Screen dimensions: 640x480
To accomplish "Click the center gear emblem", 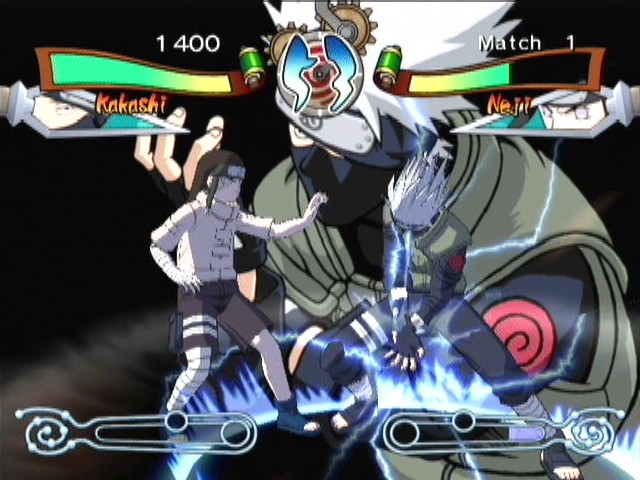I will [320, 67].
